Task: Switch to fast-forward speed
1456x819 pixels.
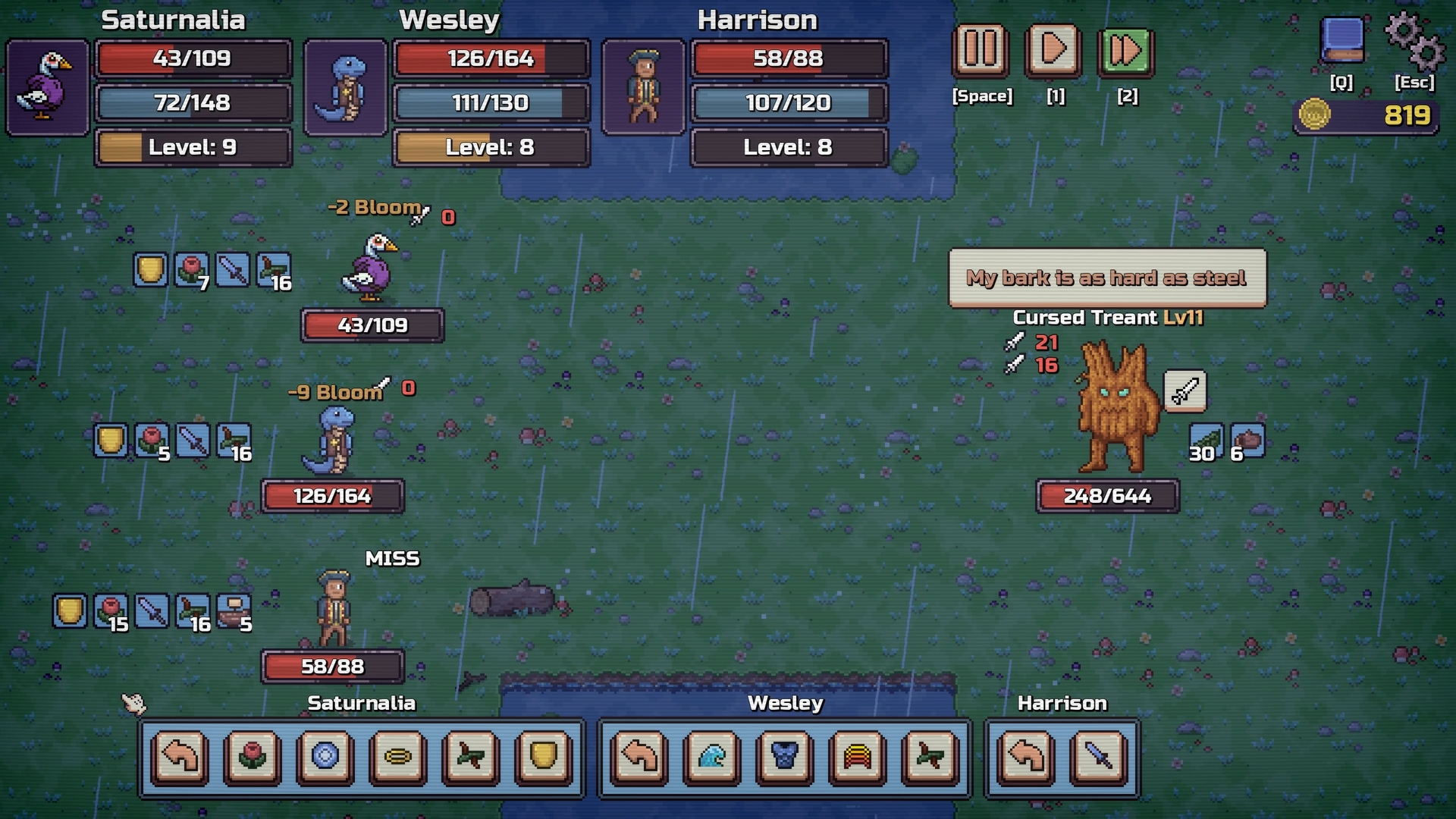Action: click(x=1125, y=52)
